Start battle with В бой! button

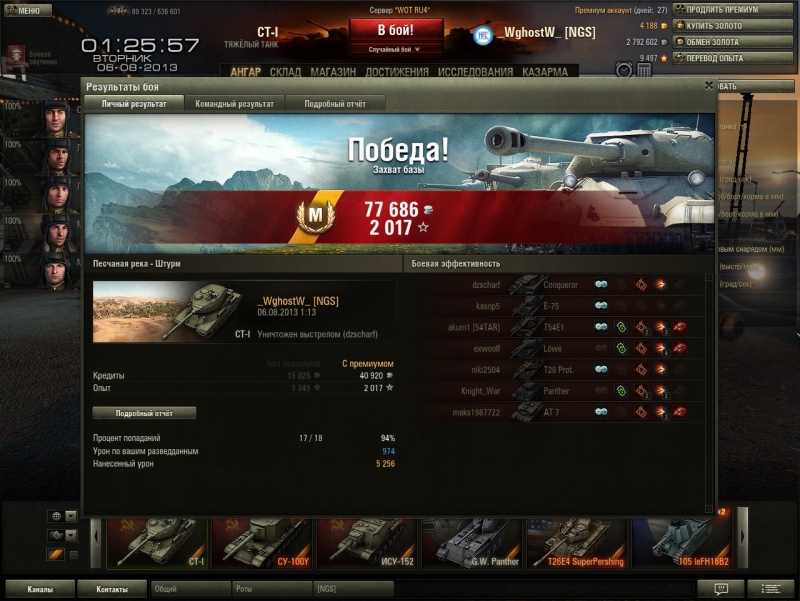tap(395, 30)
